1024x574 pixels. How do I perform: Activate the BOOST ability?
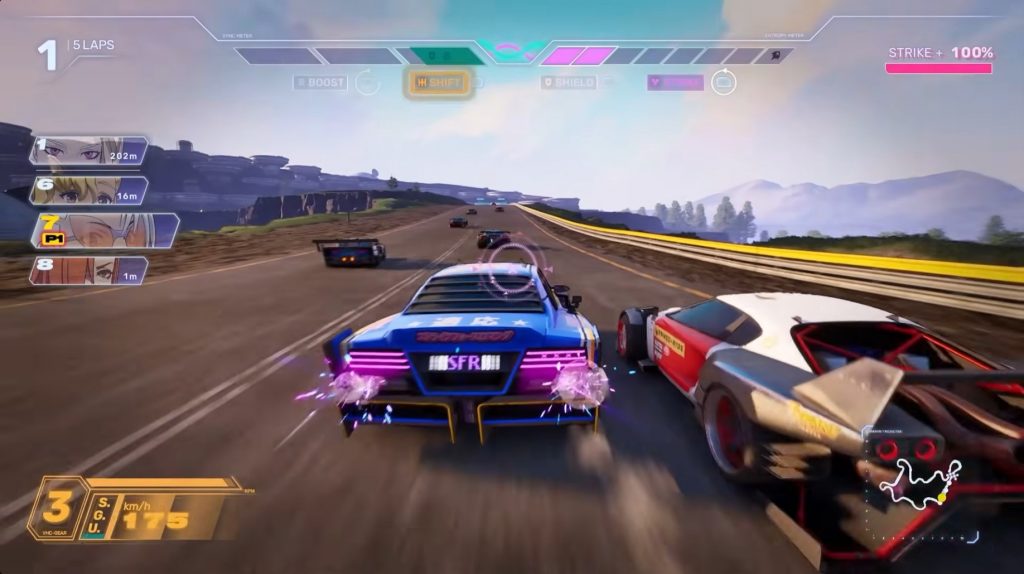pos(321,83)
